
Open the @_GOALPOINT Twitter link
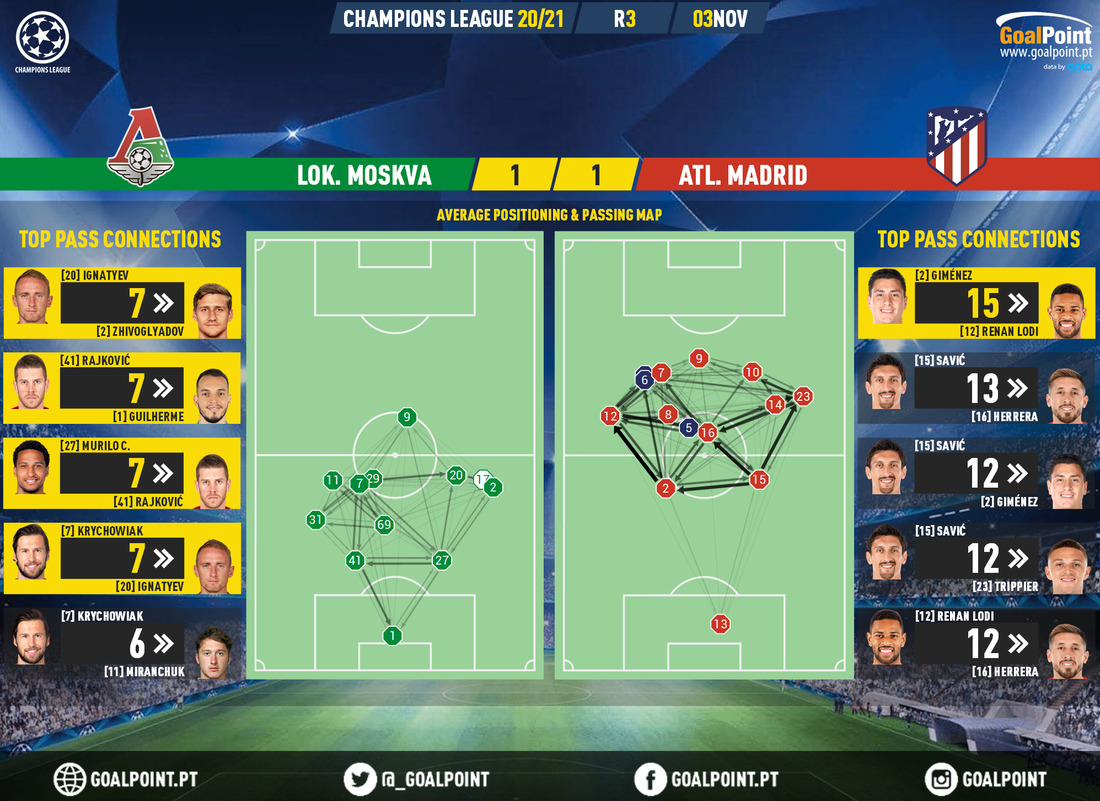click(416, 779)
